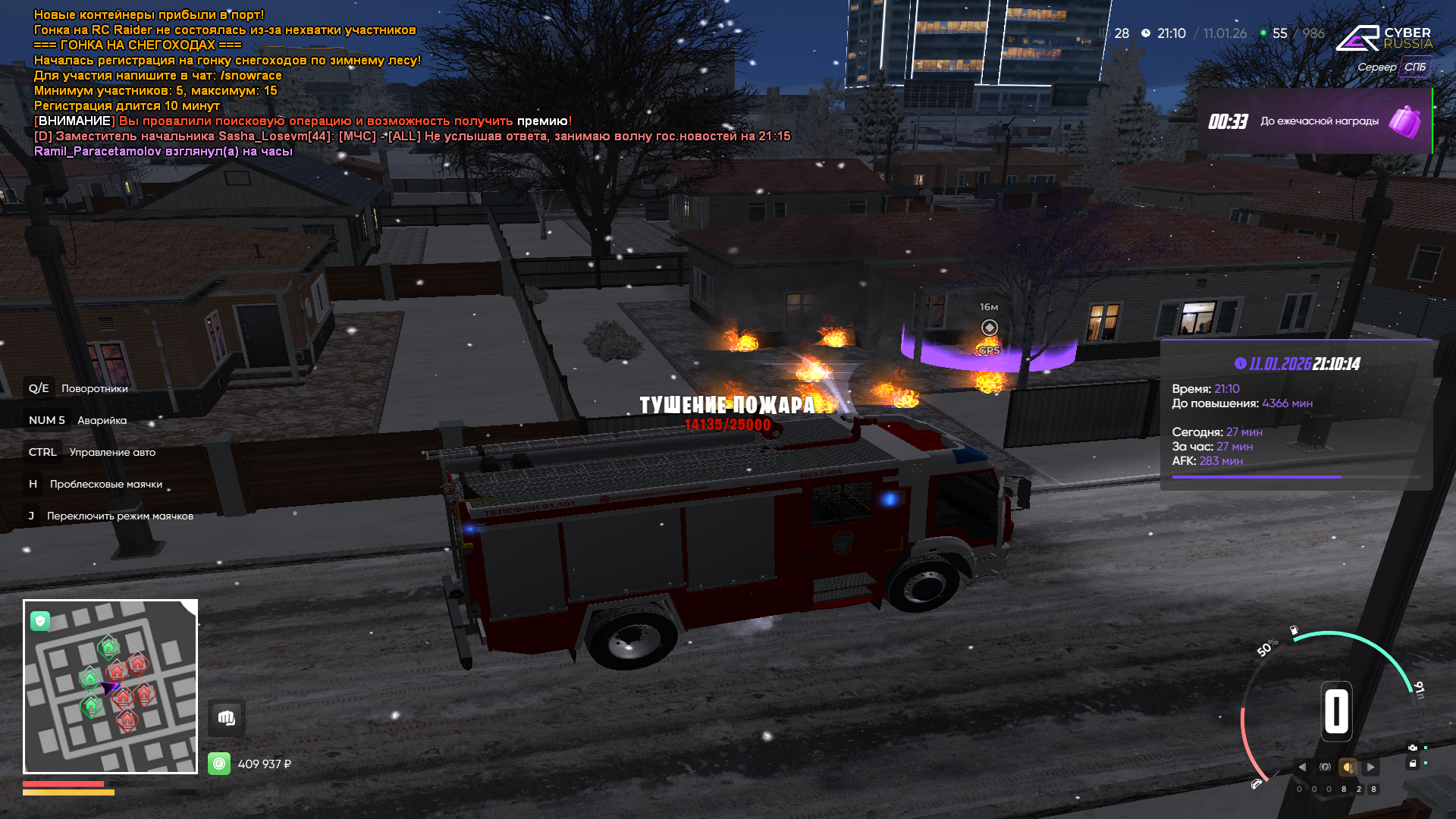Click the Cyber Russia logo

pos(1384,38)
